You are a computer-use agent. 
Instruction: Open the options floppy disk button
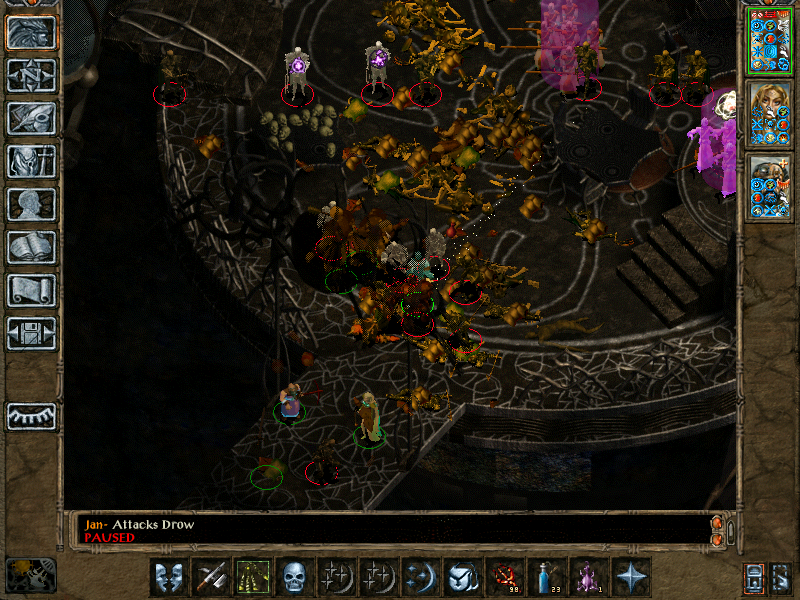pos(31,333)
